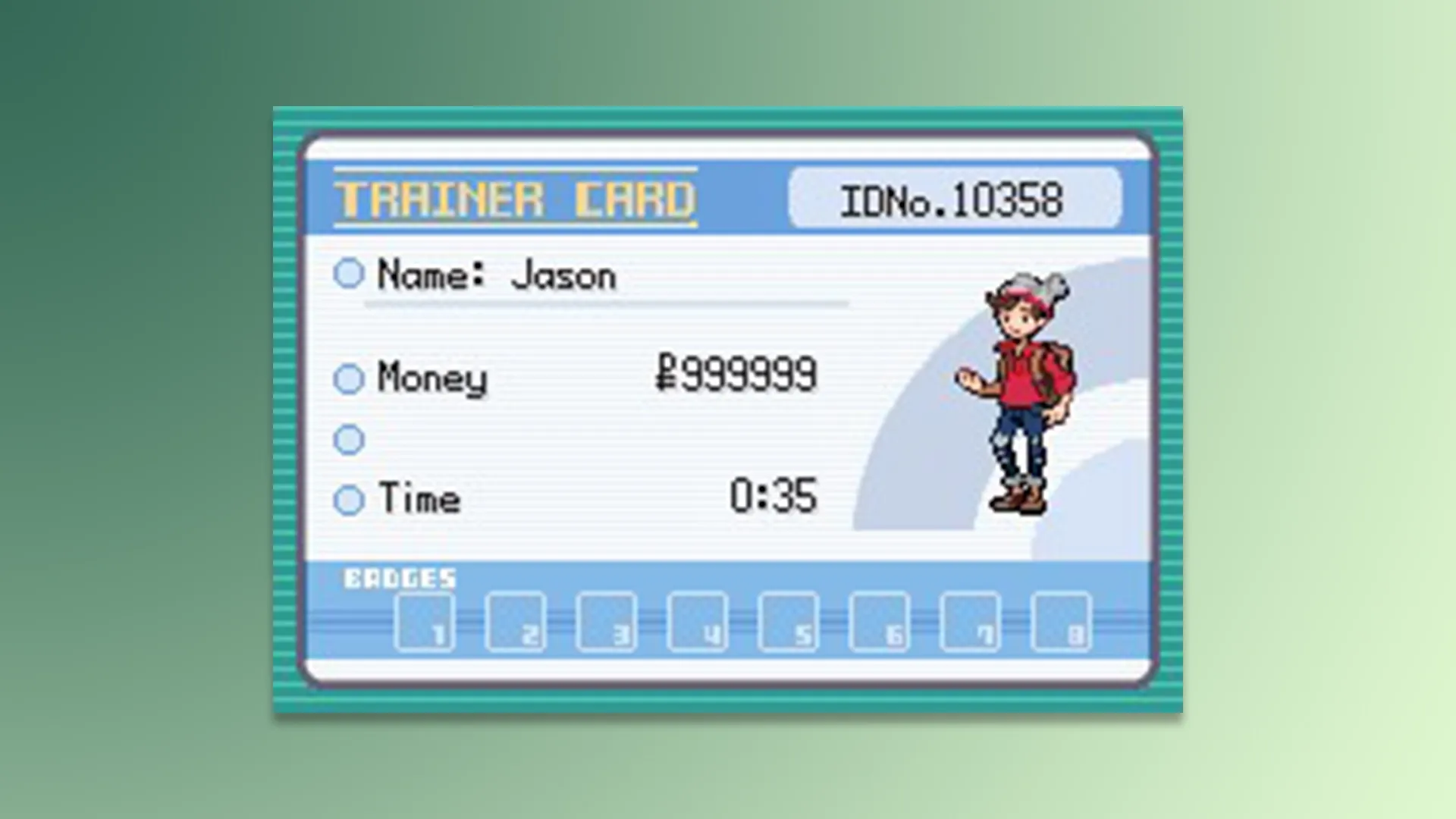Open the IDNo.10358 panel
The height and width of the screenshot is (819, 1456).
(954, 199)
